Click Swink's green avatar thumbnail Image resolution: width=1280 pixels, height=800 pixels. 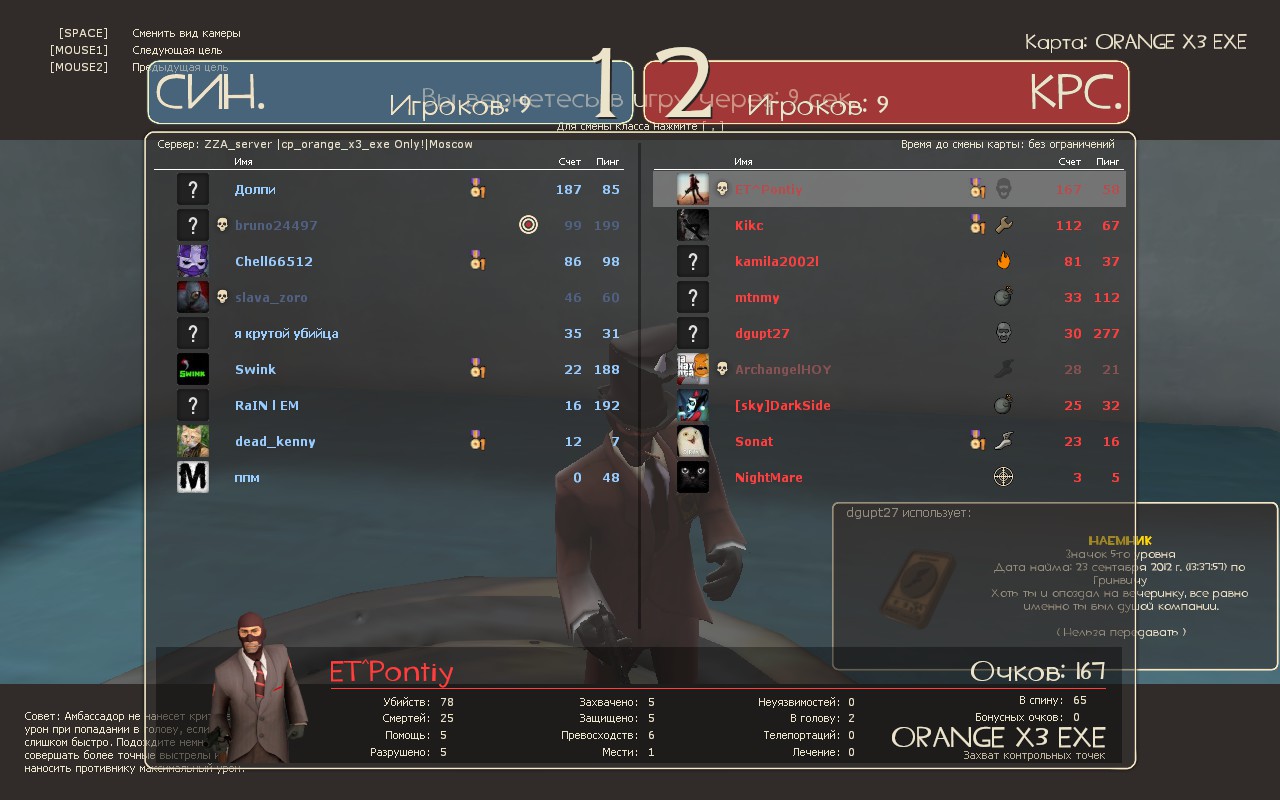(x=193, y=369)
